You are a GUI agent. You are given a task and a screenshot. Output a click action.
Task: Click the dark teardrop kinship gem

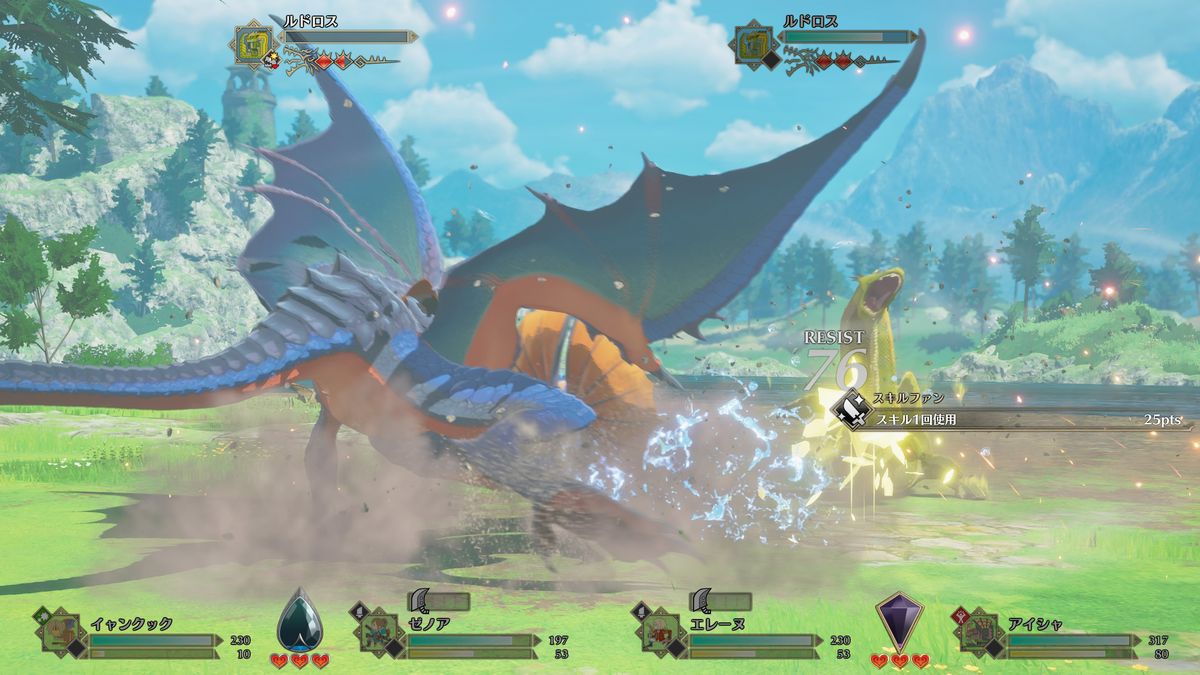tap(299, 621)
